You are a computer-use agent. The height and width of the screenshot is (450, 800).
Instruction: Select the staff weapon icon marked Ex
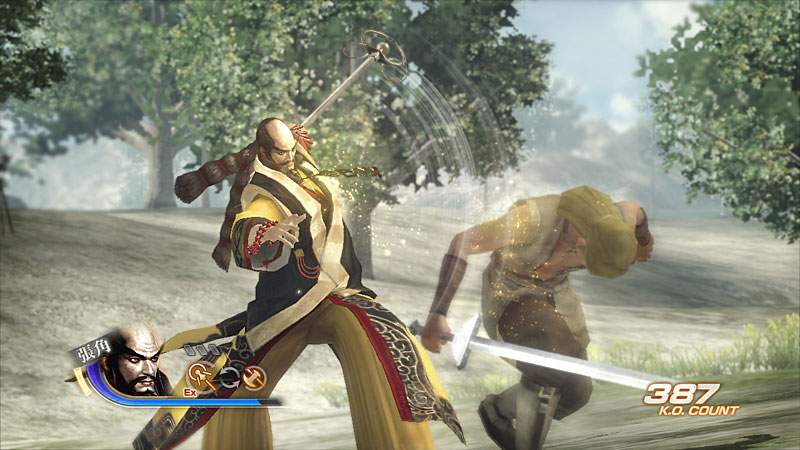pos(198,377)
